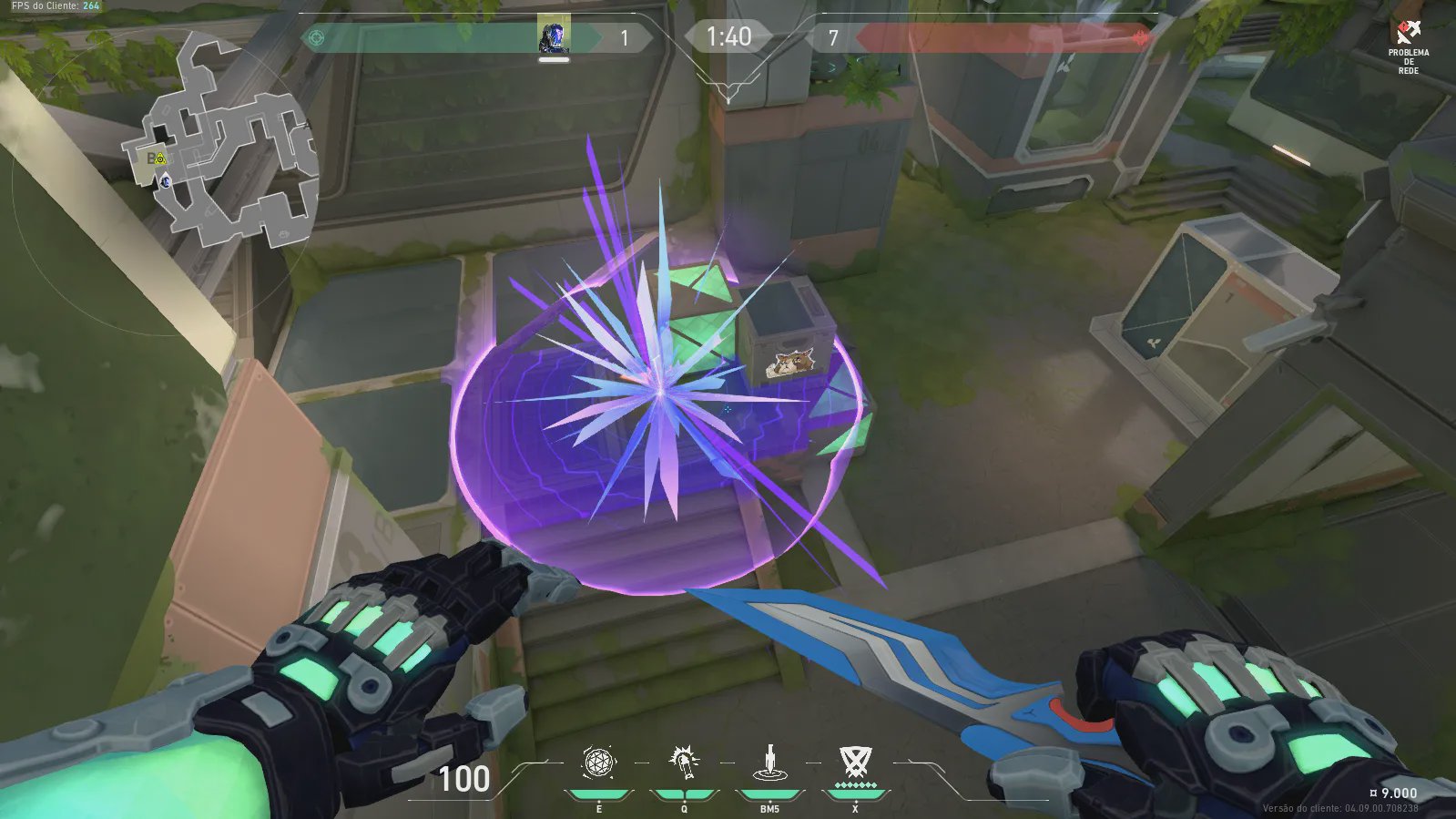Select the agent portrait in the top bar
Viewport: 1456px width, 819px height.
pyautogui.click(x=553, y=37)
